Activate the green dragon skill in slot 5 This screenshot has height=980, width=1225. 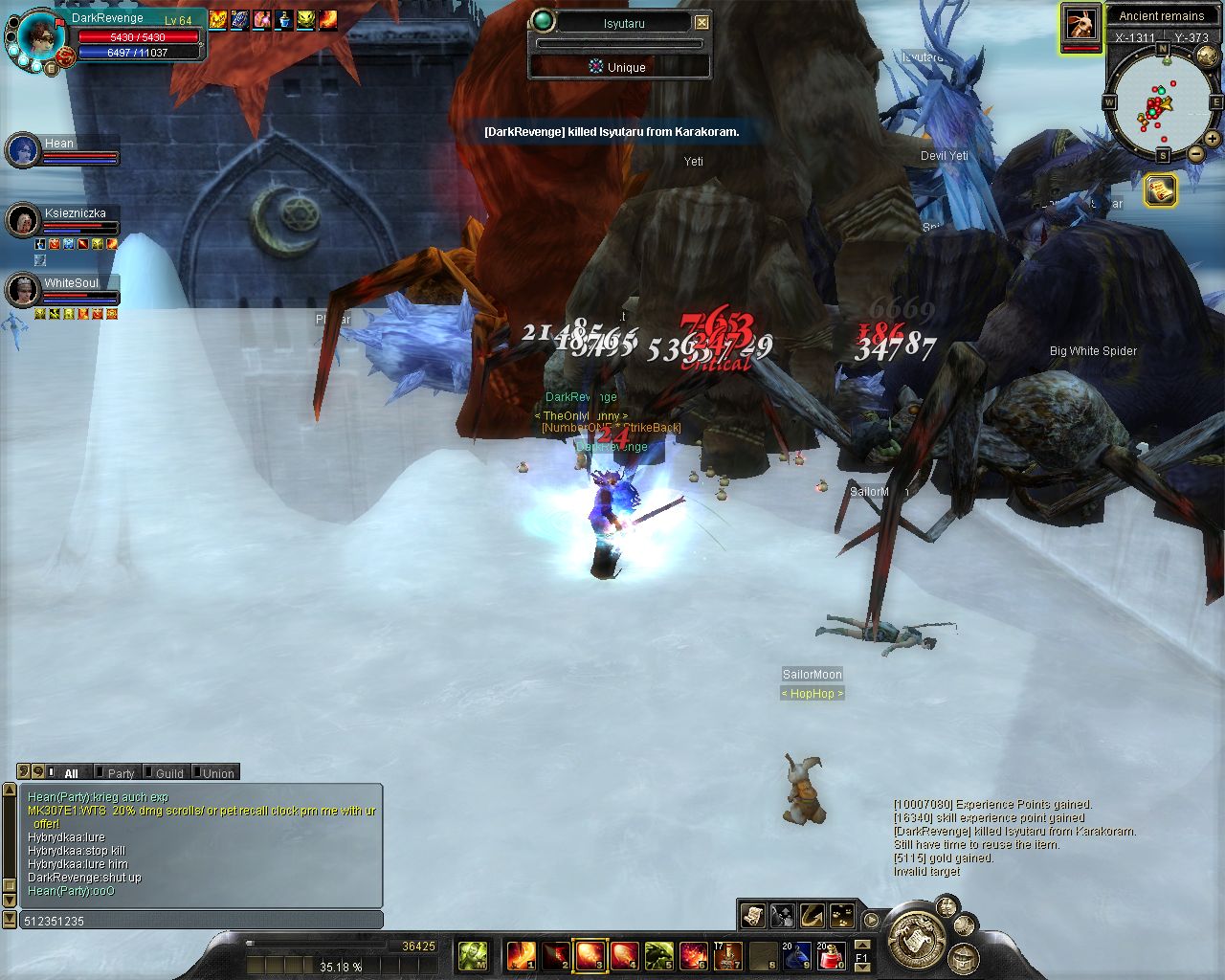click(x=658, y=955)
